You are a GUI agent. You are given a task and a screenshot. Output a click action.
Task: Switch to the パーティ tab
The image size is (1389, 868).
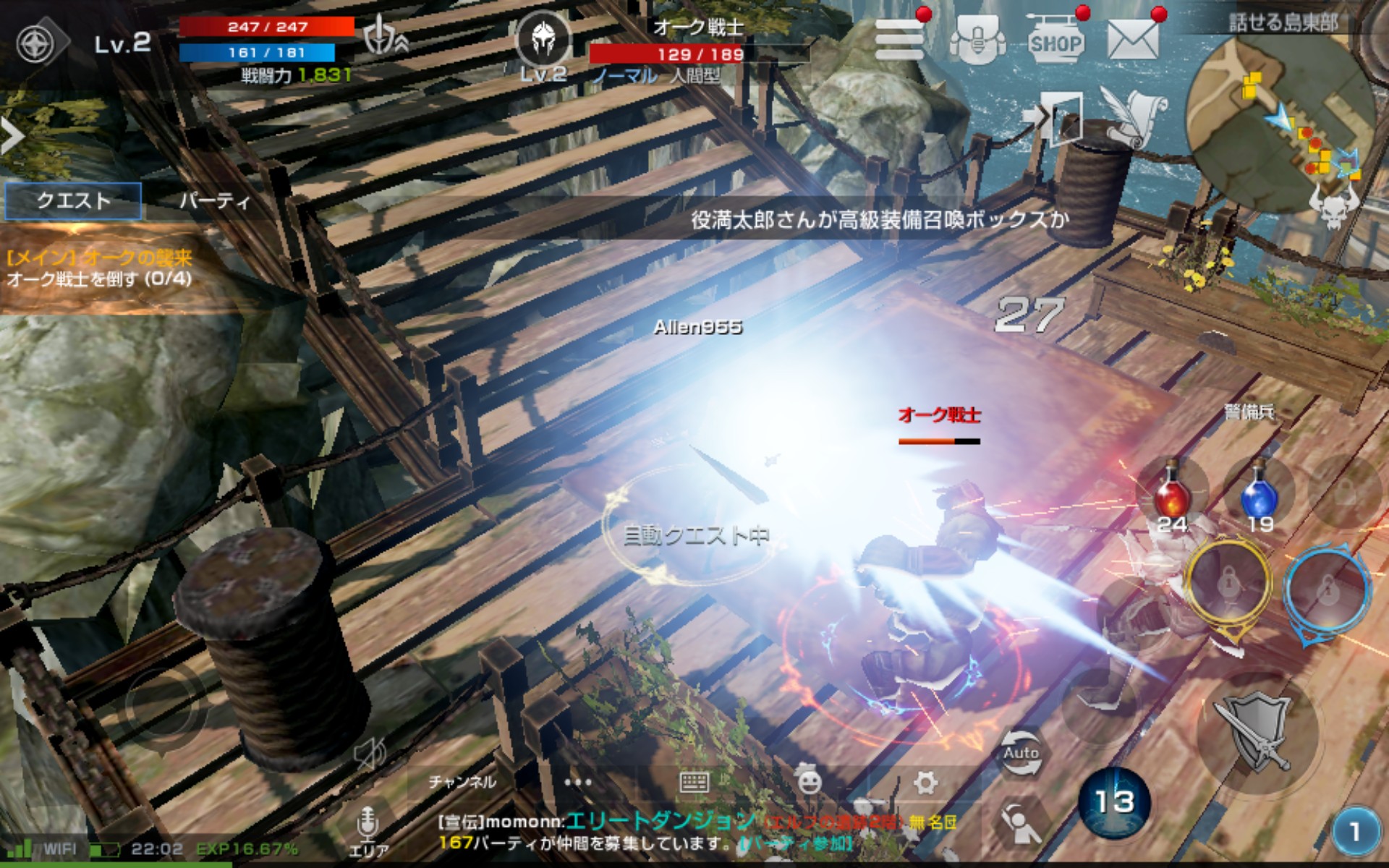click(214, 200)
